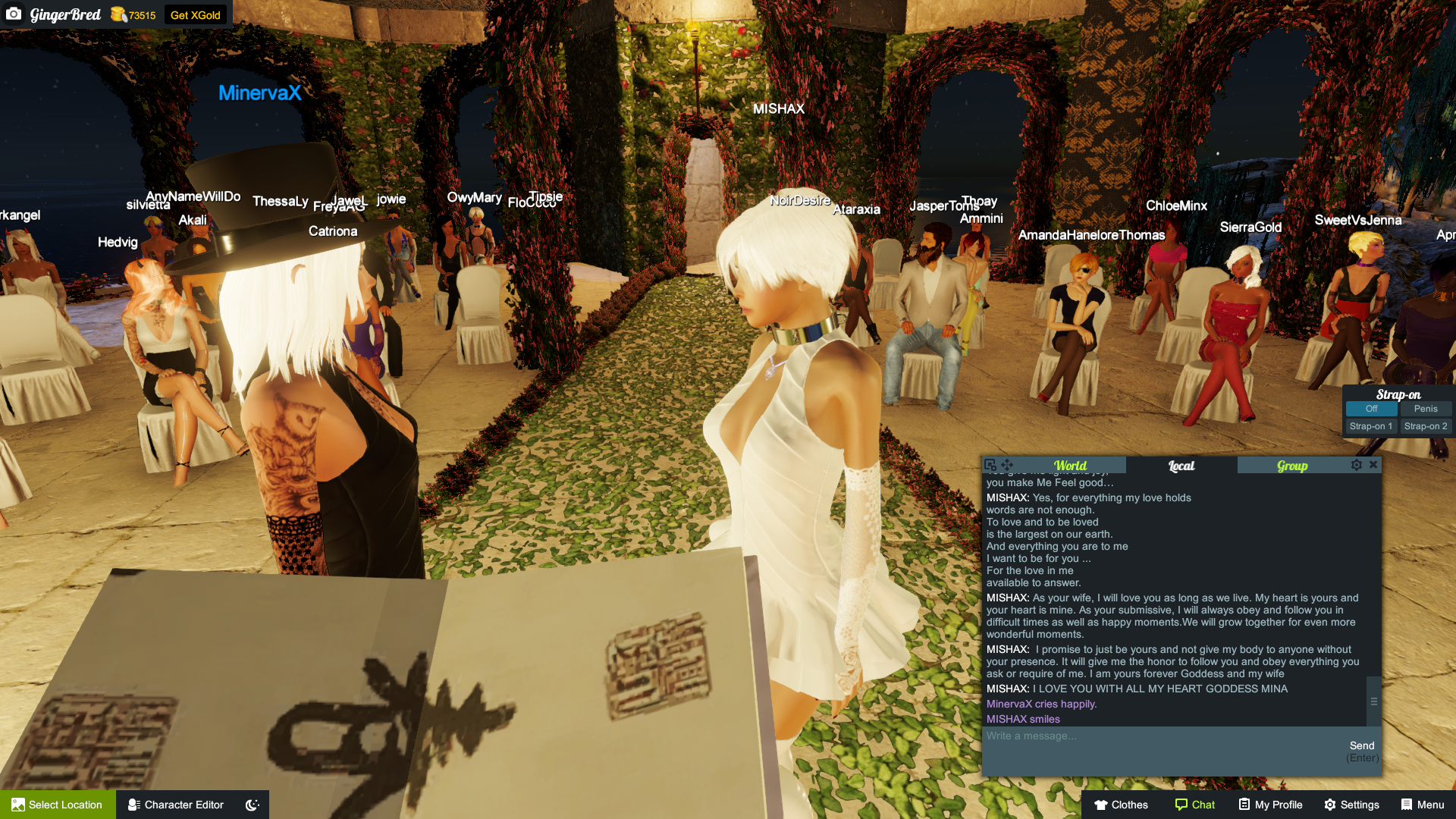Open the Clothes panel via shirt icon
The height and width of the screenshot is (819, 1456).
click(x=1120, y=805)
